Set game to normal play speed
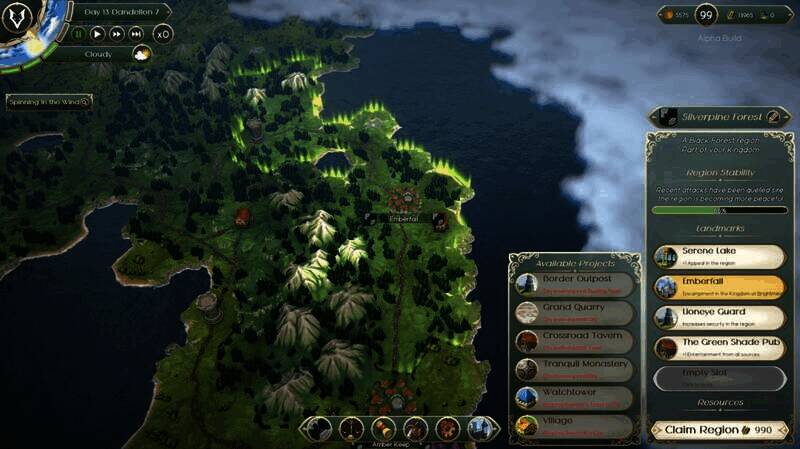The image size is (800, 449). pyautogui.click(x=97, y=33)
